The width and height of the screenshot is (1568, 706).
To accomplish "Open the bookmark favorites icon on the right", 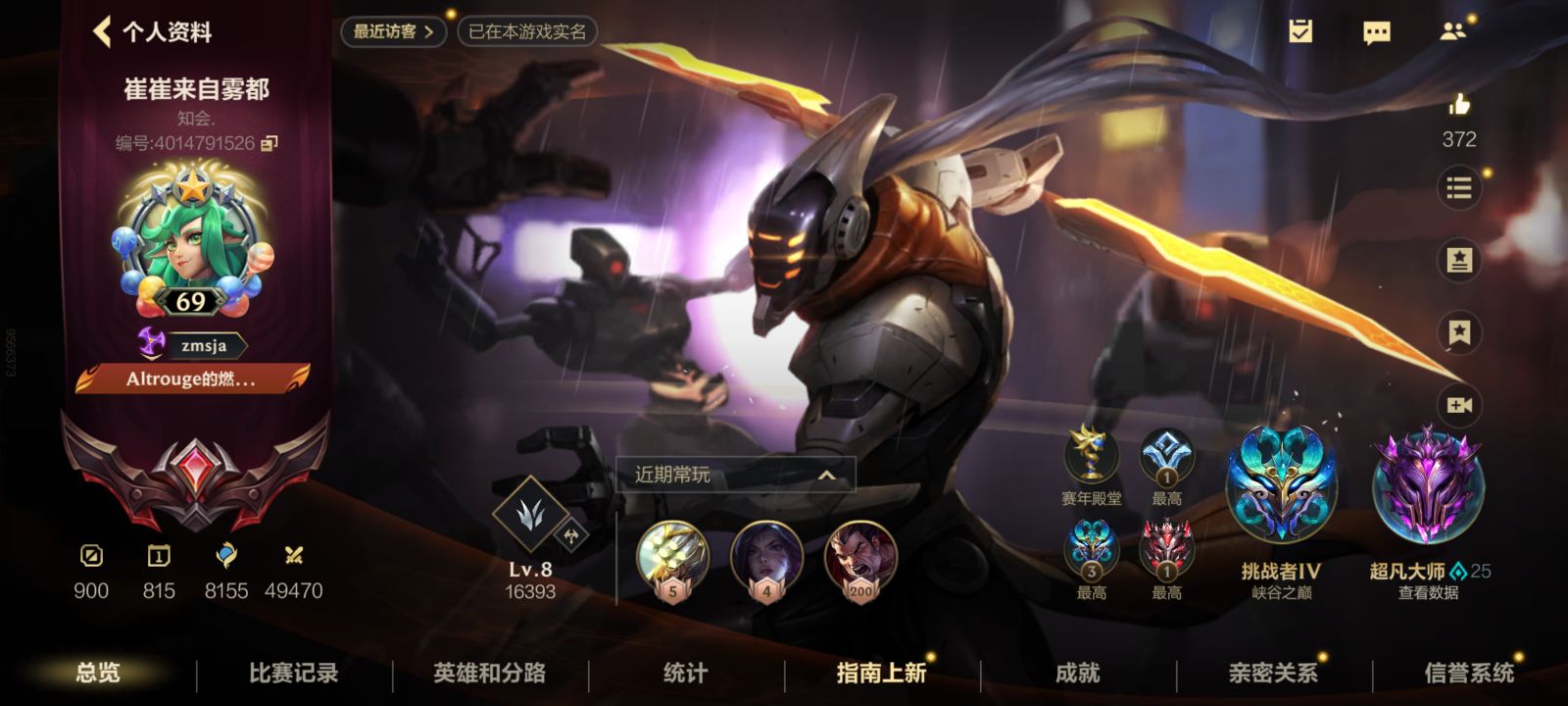I will pyautogui.click(x=1459, y=334).
